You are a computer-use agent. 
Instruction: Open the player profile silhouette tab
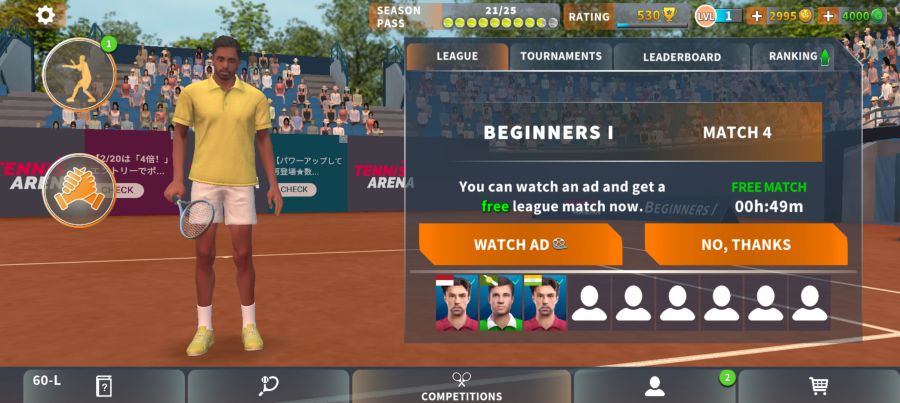(x=655, y=386)
